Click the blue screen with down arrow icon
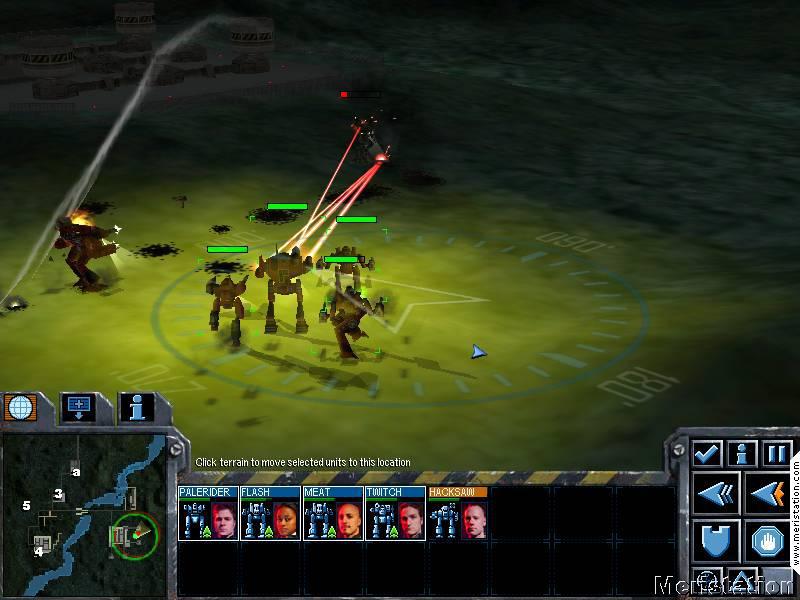 tap(78, 406)
